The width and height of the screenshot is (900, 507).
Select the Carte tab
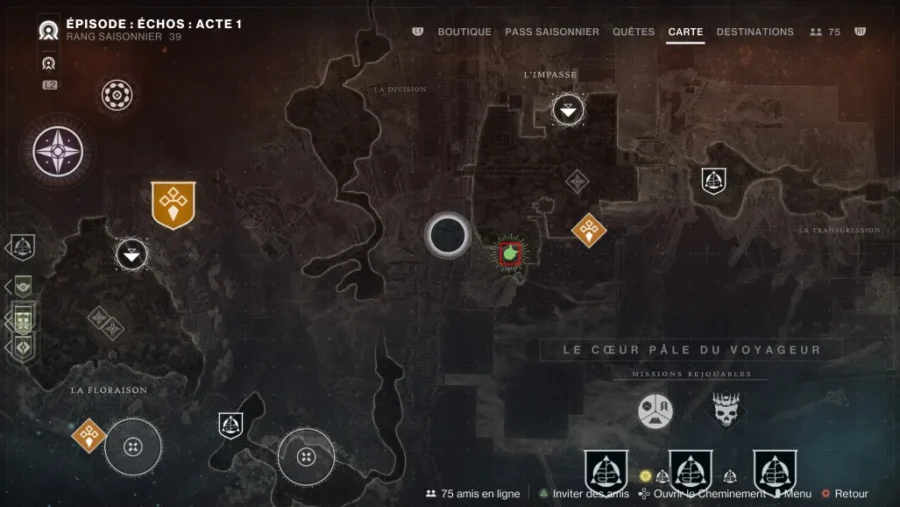(685, 32)
